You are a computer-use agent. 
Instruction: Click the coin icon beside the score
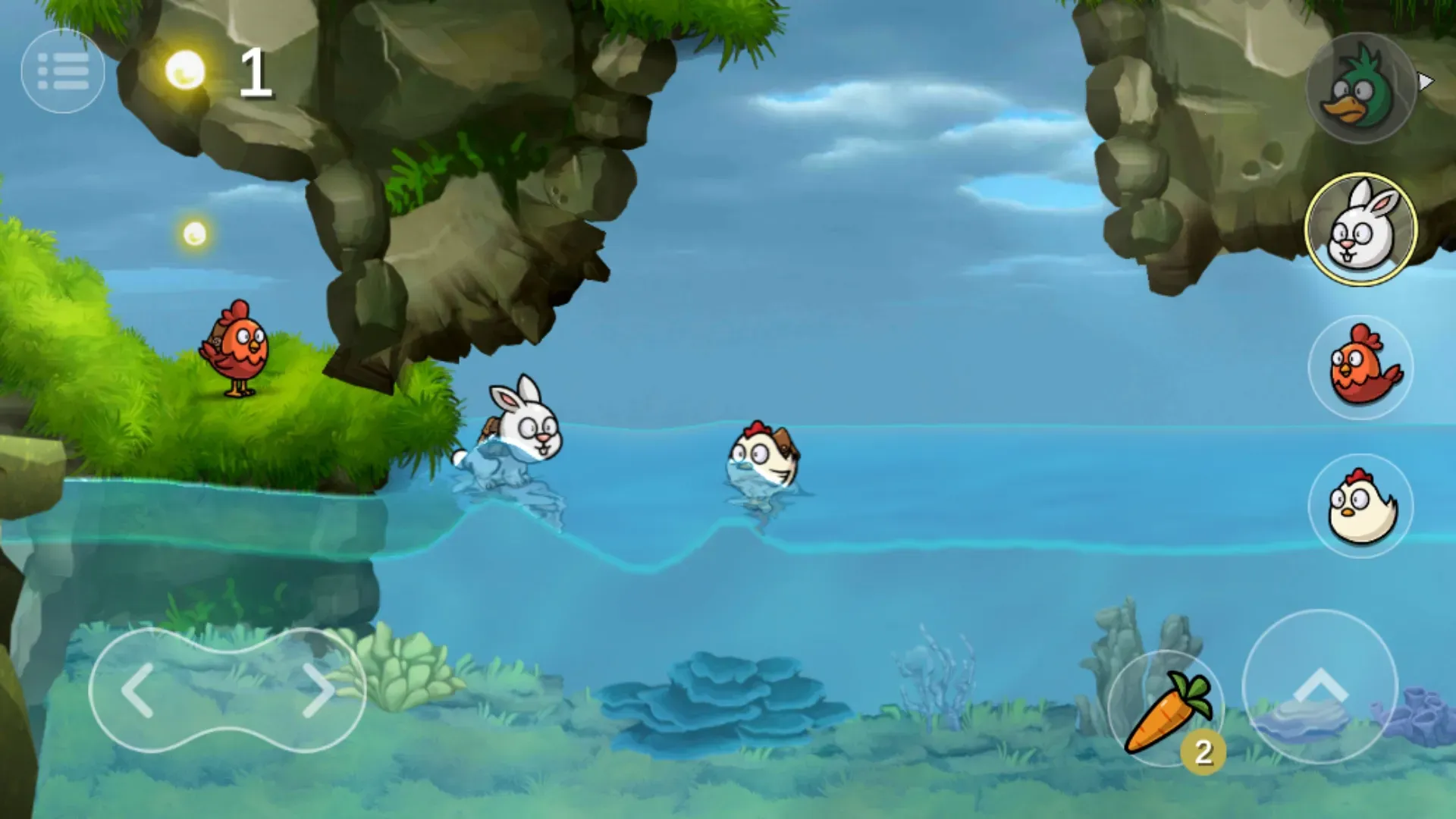tap(185, 72)
